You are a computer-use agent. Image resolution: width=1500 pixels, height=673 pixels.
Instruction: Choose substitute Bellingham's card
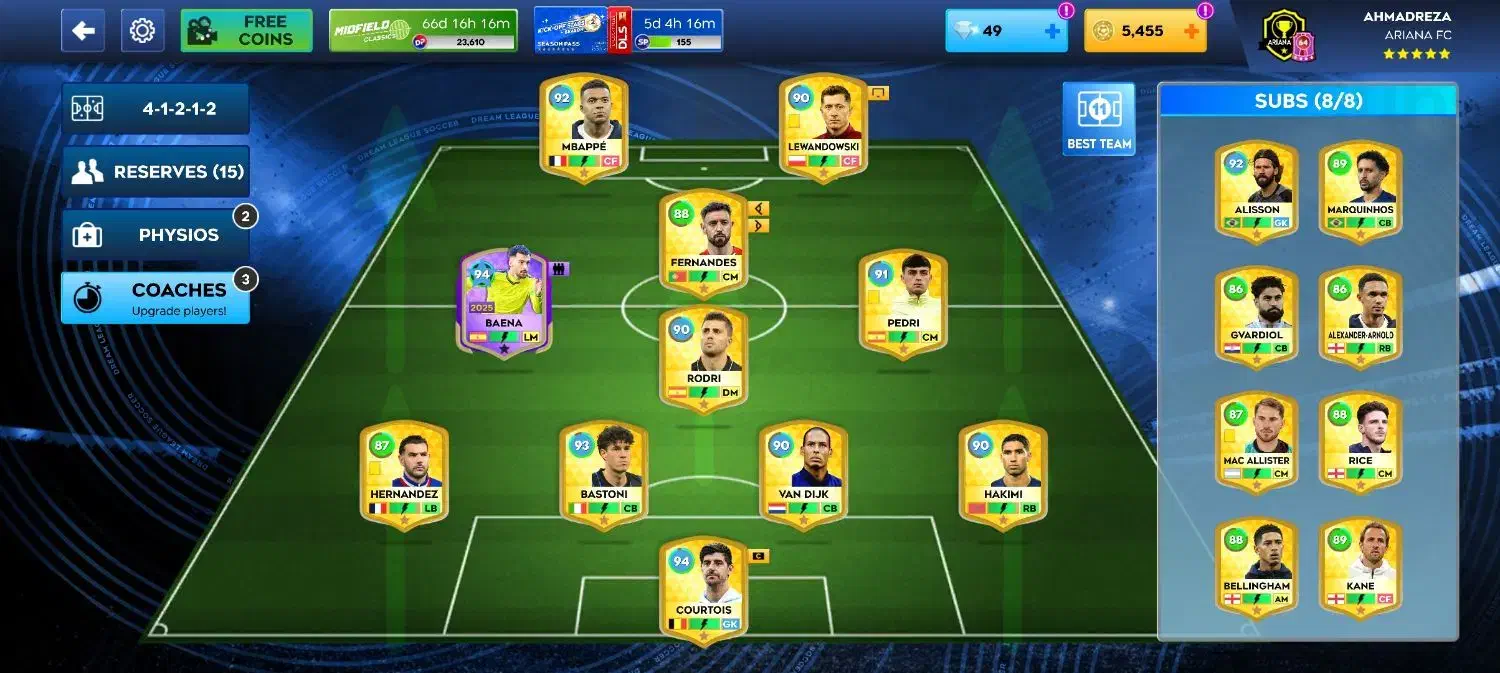[1257, 566]
